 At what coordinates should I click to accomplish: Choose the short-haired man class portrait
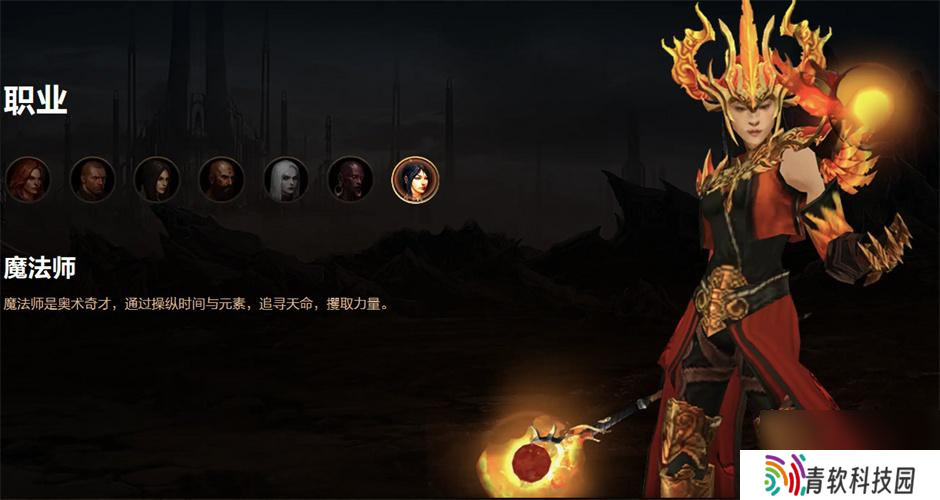tap(93, 180)
